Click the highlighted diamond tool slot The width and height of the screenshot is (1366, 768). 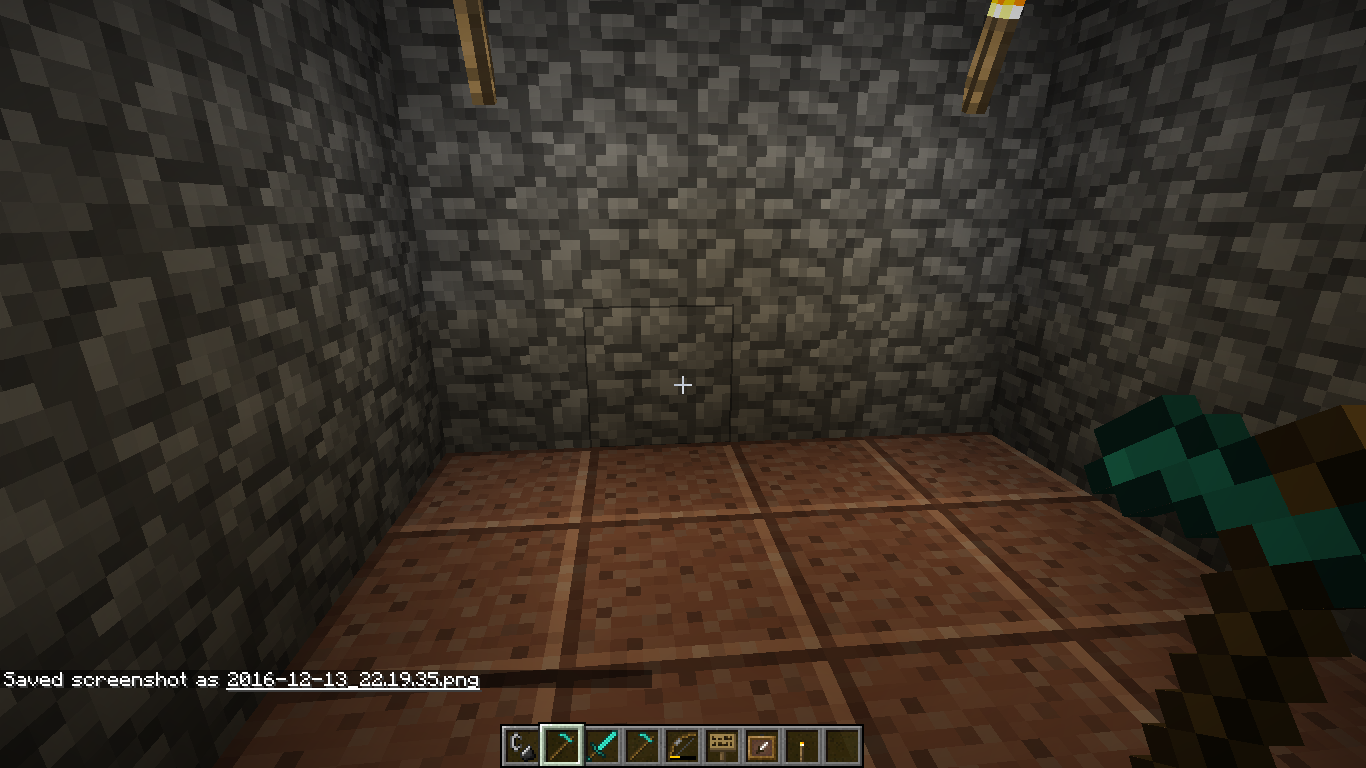pos(560,746)
